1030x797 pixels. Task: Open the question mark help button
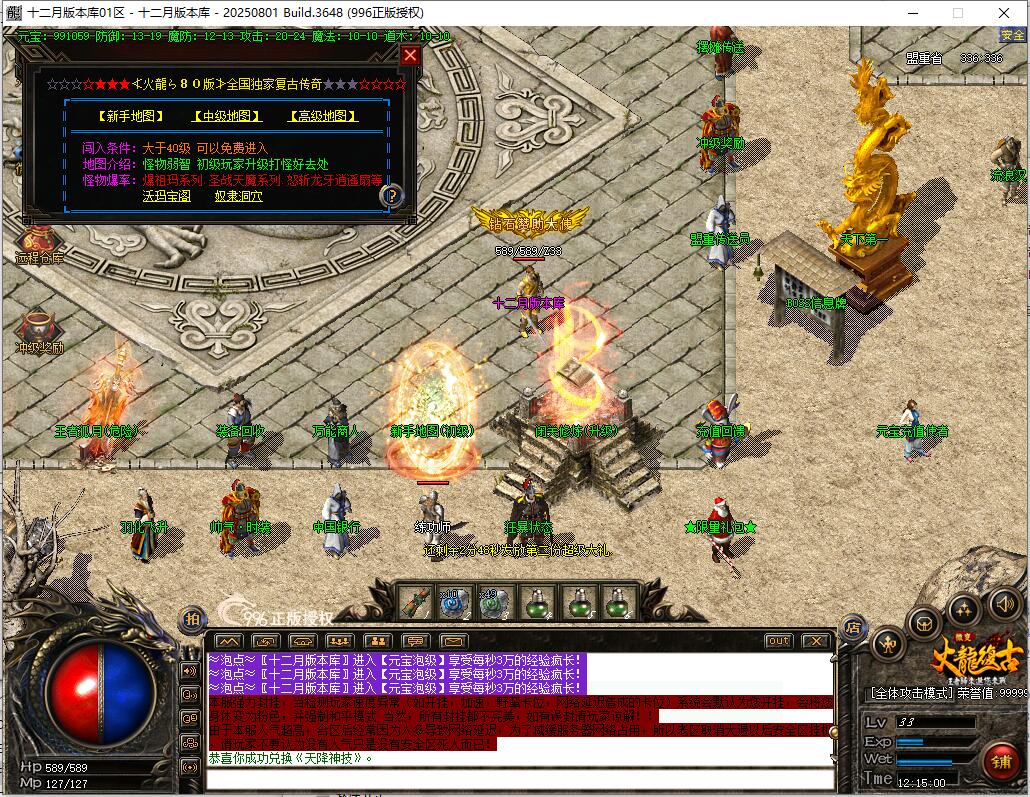tap(393, 195)
